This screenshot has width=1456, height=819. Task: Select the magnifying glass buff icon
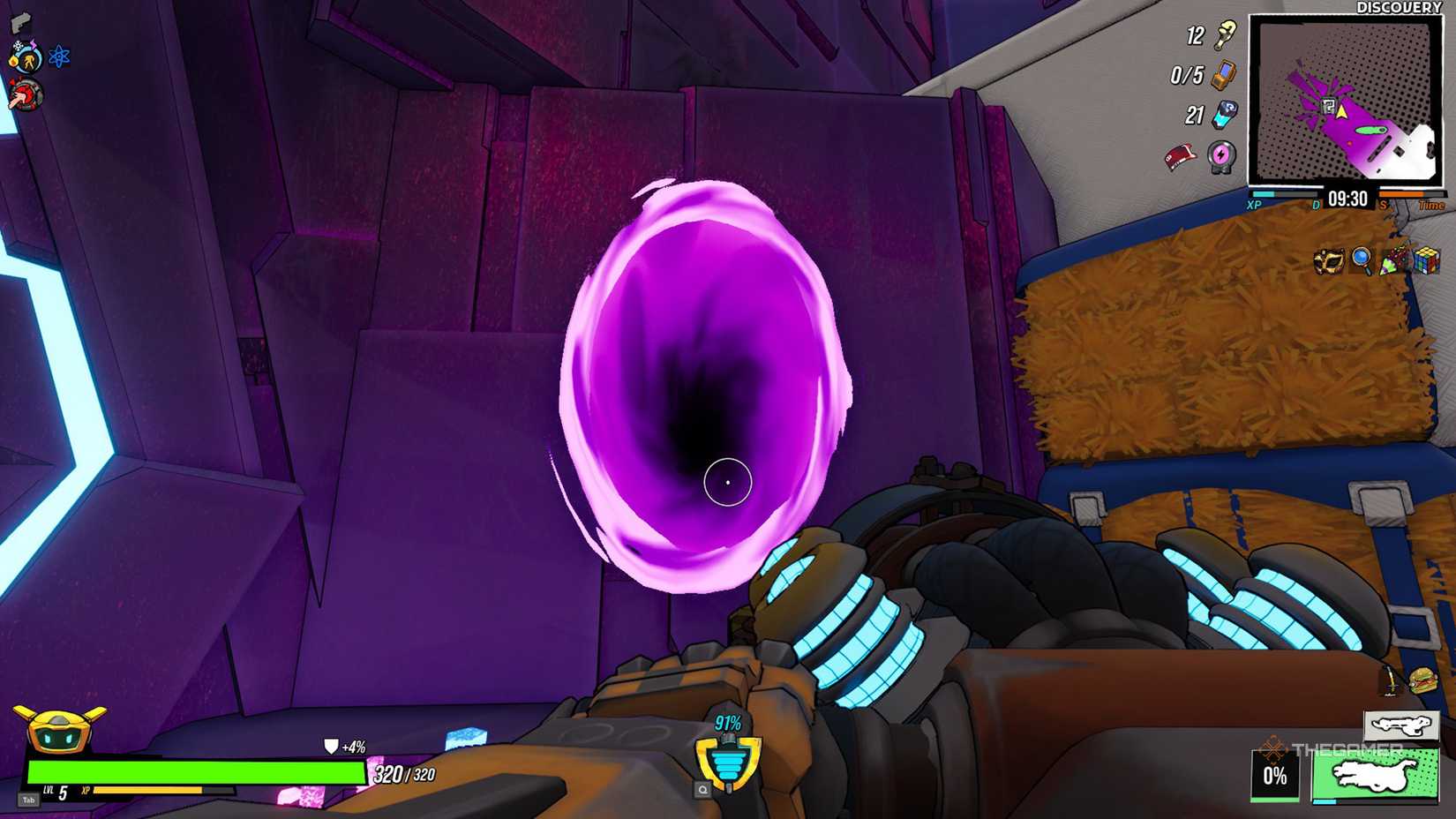click(1362, 260)
